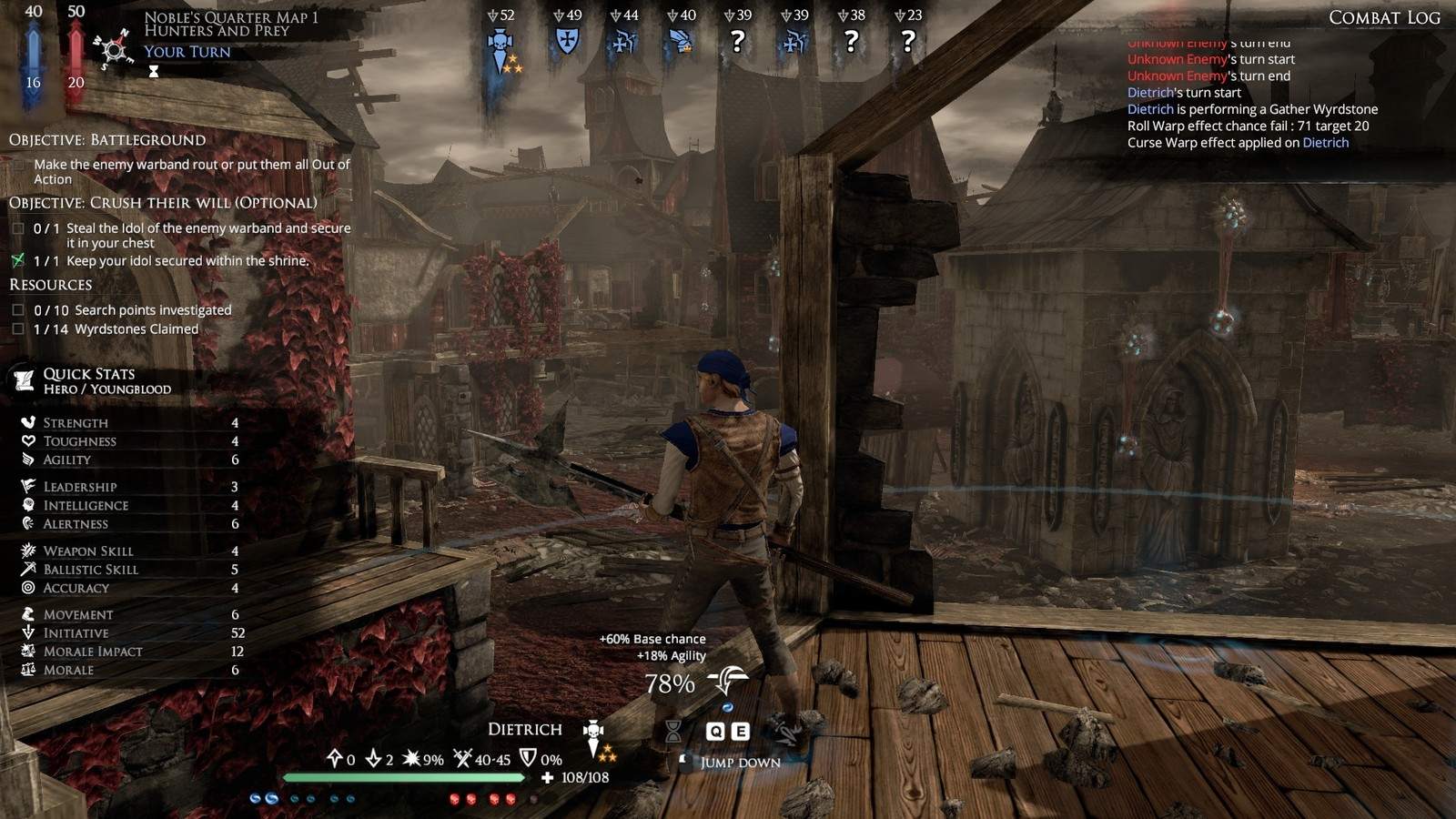Click the hourglass icon beside the action keys
The width and height of the screenshot is (1456, 819).
[x=673, y=731]
